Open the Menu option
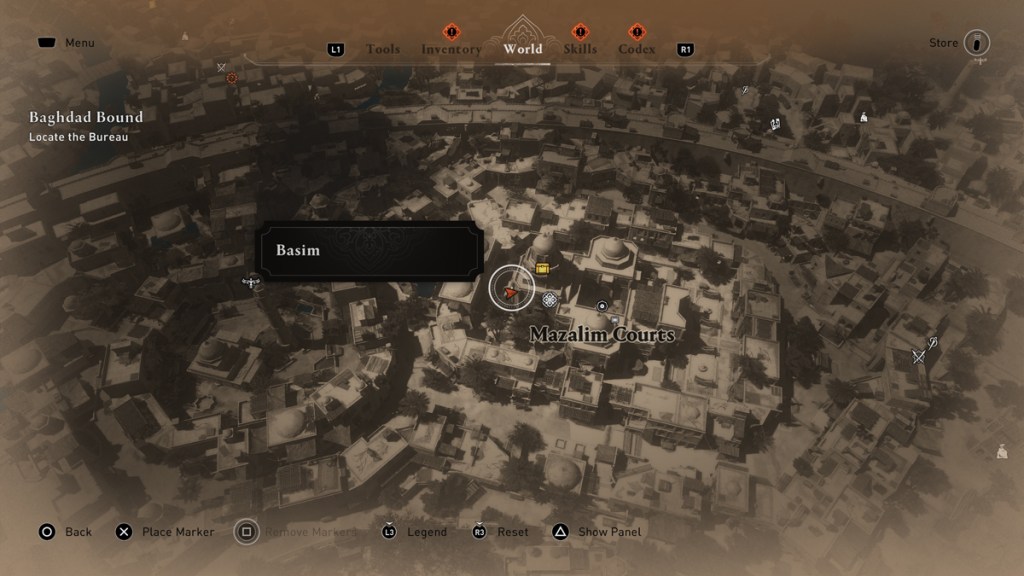The image size is (1024, 576). [79, 43]
